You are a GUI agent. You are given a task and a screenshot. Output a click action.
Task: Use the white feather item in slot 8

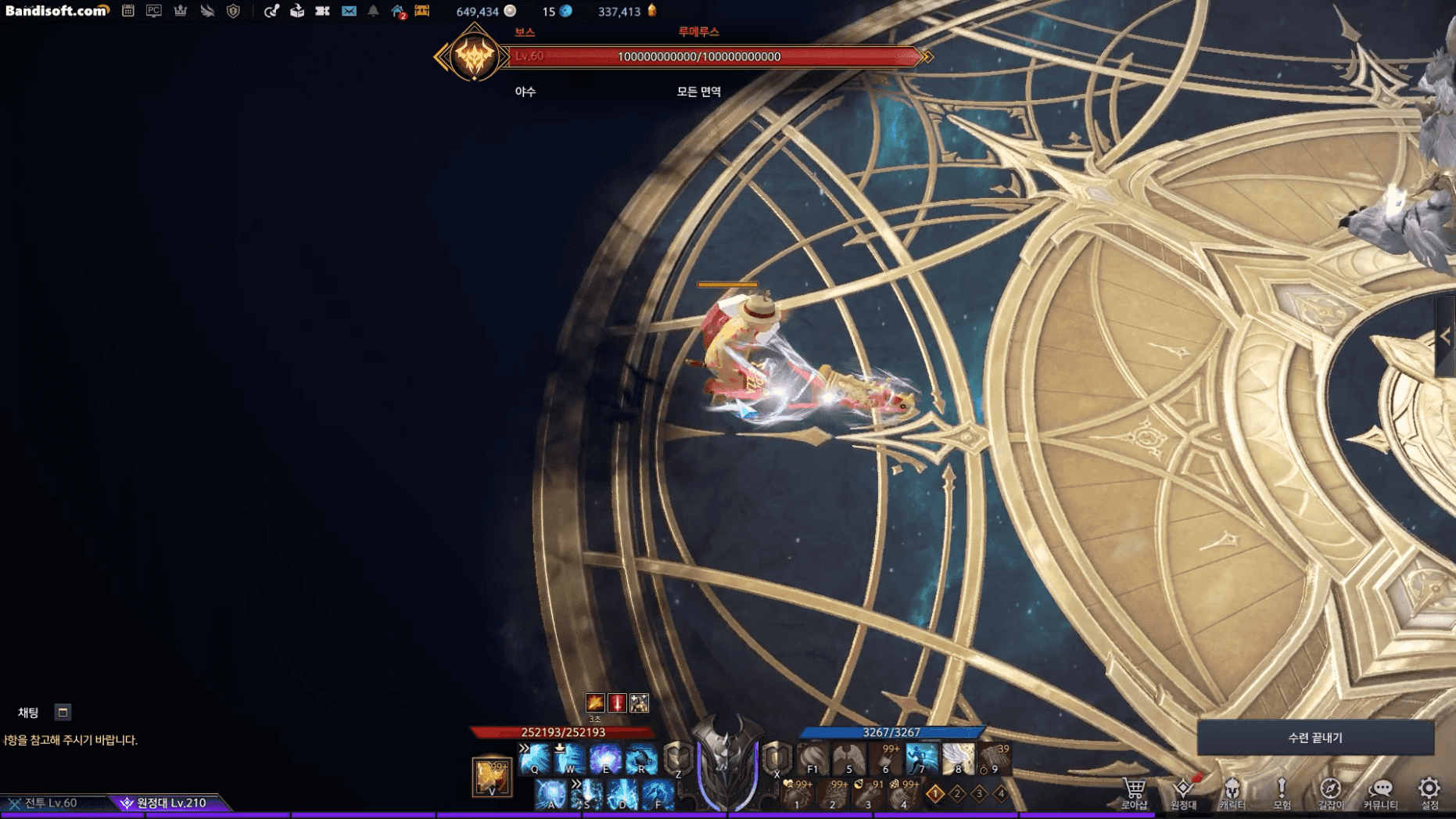pyautogui.click(x=958, y=759)
